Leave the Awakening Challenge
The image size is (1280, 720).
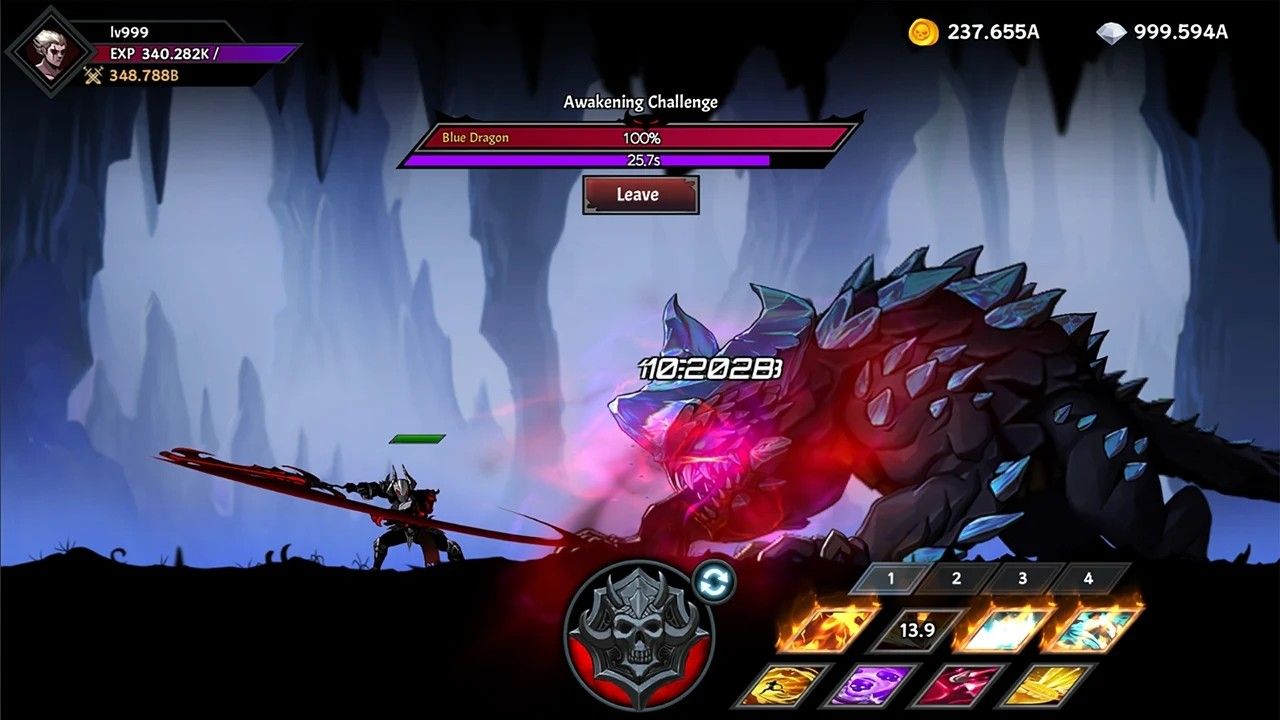coord(640,195)
